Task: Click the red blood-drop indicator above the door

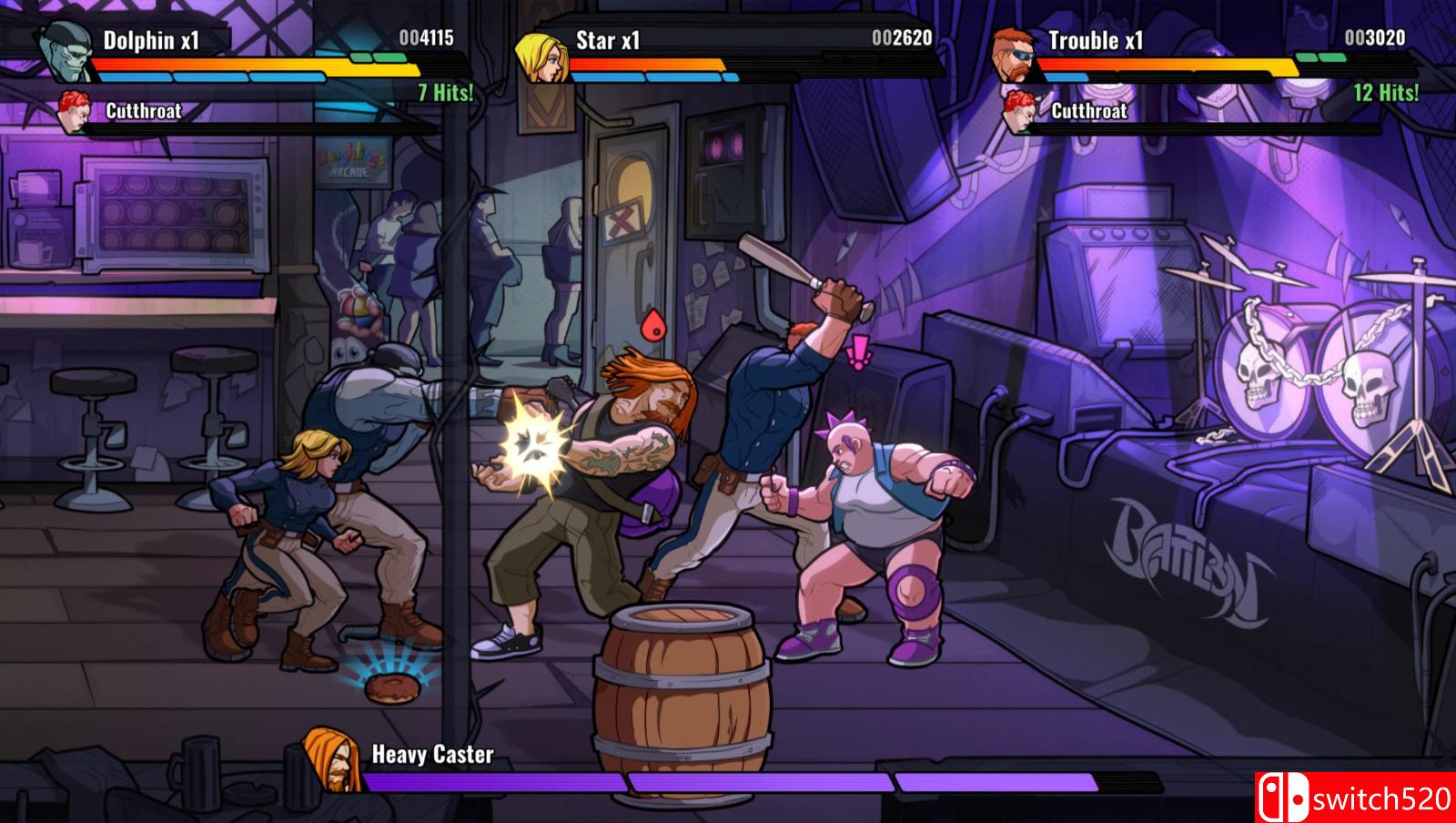Action: 653,324
